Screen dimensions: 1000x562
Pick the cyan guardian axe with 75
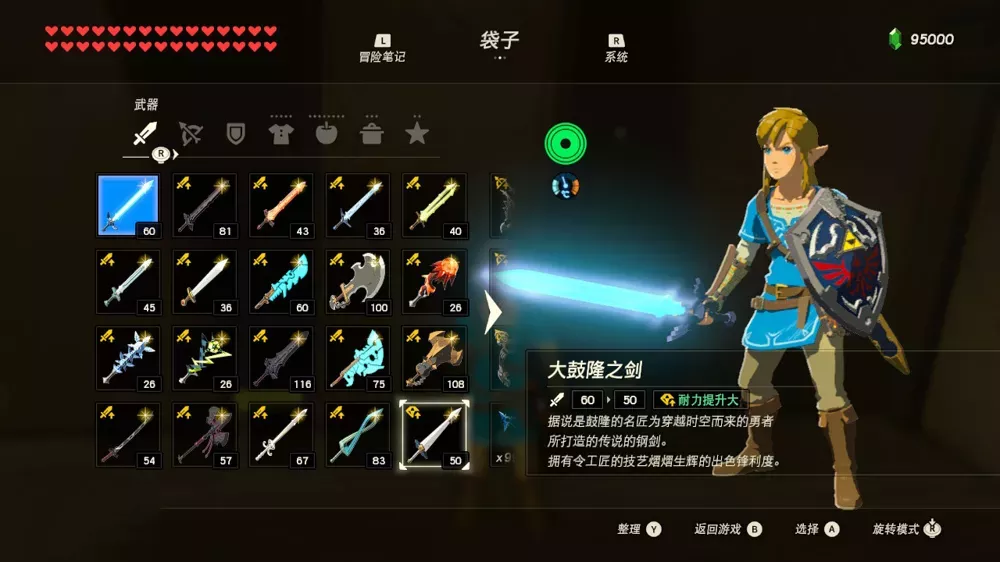(x=358, y=357)
